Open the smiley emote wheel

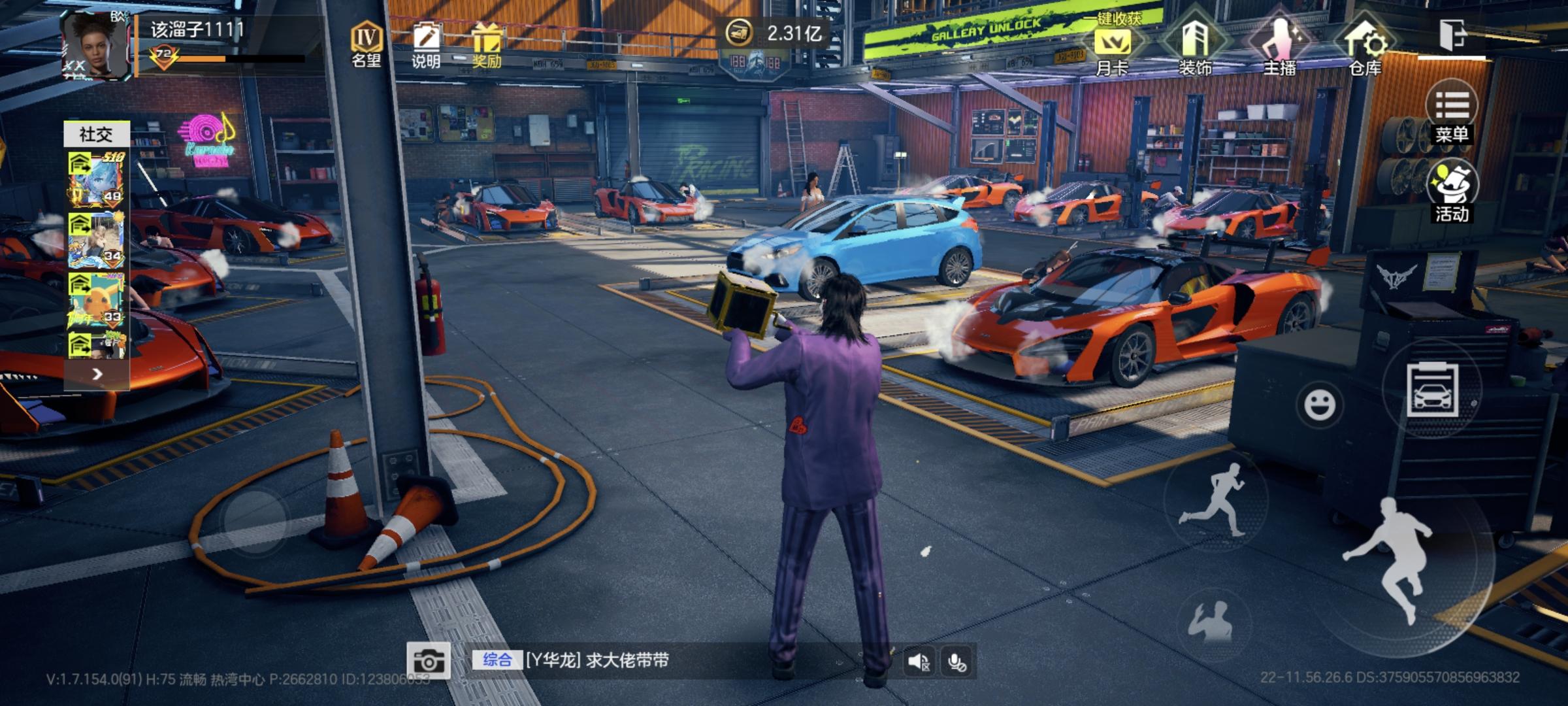click(x=1319, y=404)
